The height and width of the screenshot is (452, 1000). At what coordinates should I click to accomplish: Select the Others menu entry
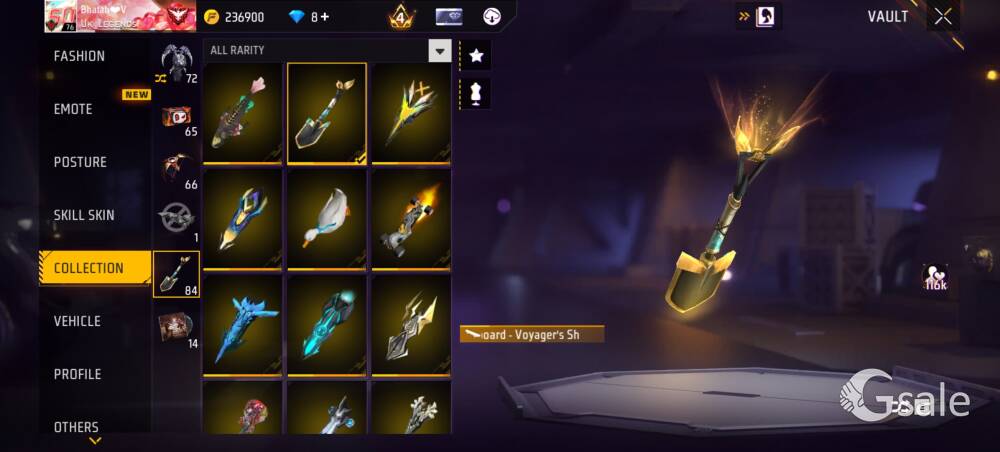click(x=76, y=427)
